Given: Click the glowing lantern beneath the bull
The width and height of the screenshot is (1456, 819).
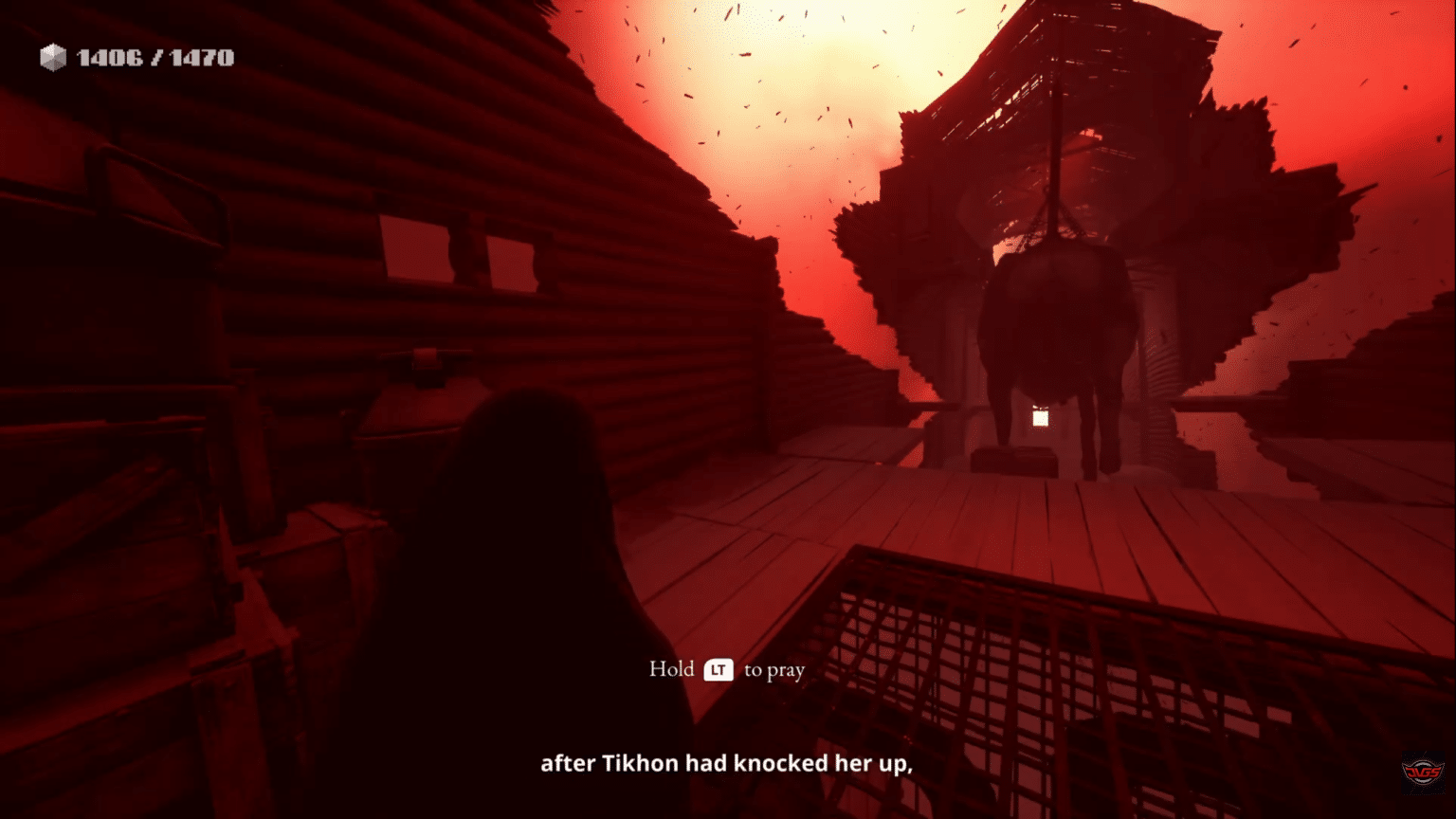Looking at the screenshot, I should (x=1039, y=417).
